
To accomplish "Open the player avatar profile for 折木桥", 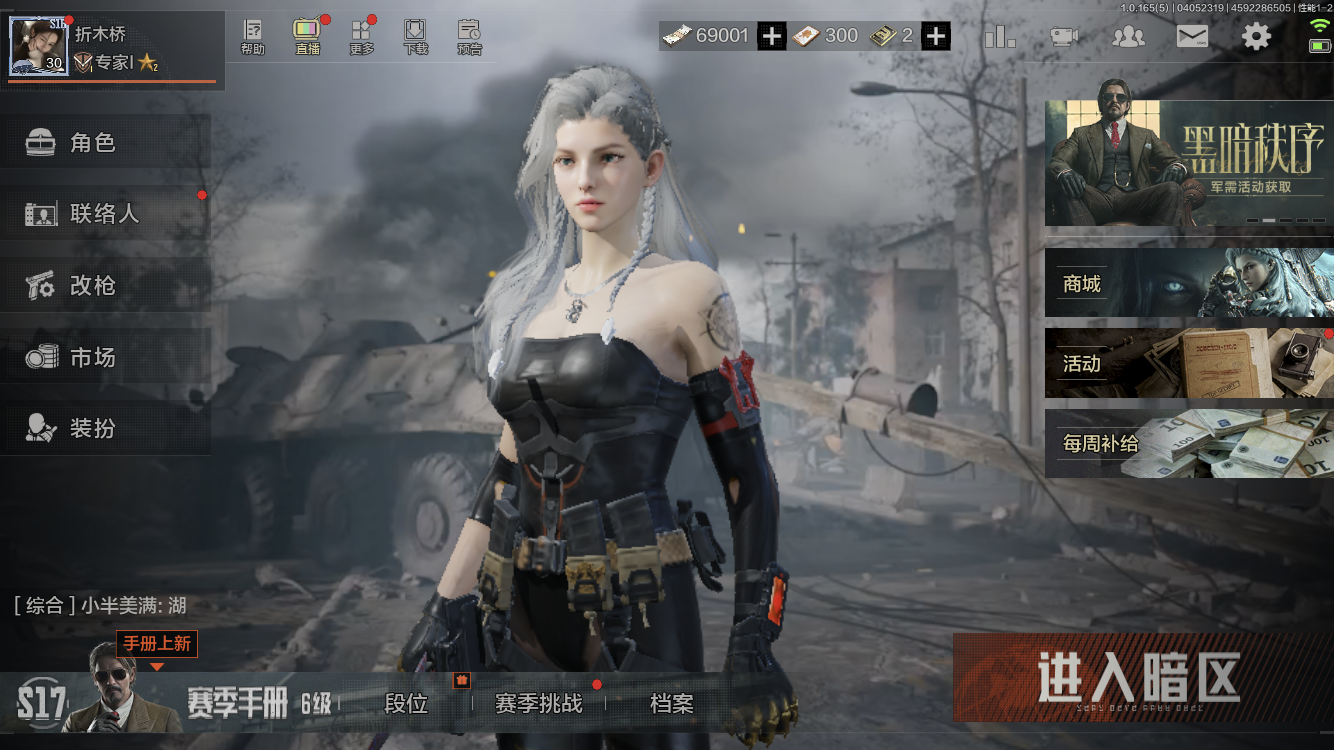I will (x=39, y=46).
